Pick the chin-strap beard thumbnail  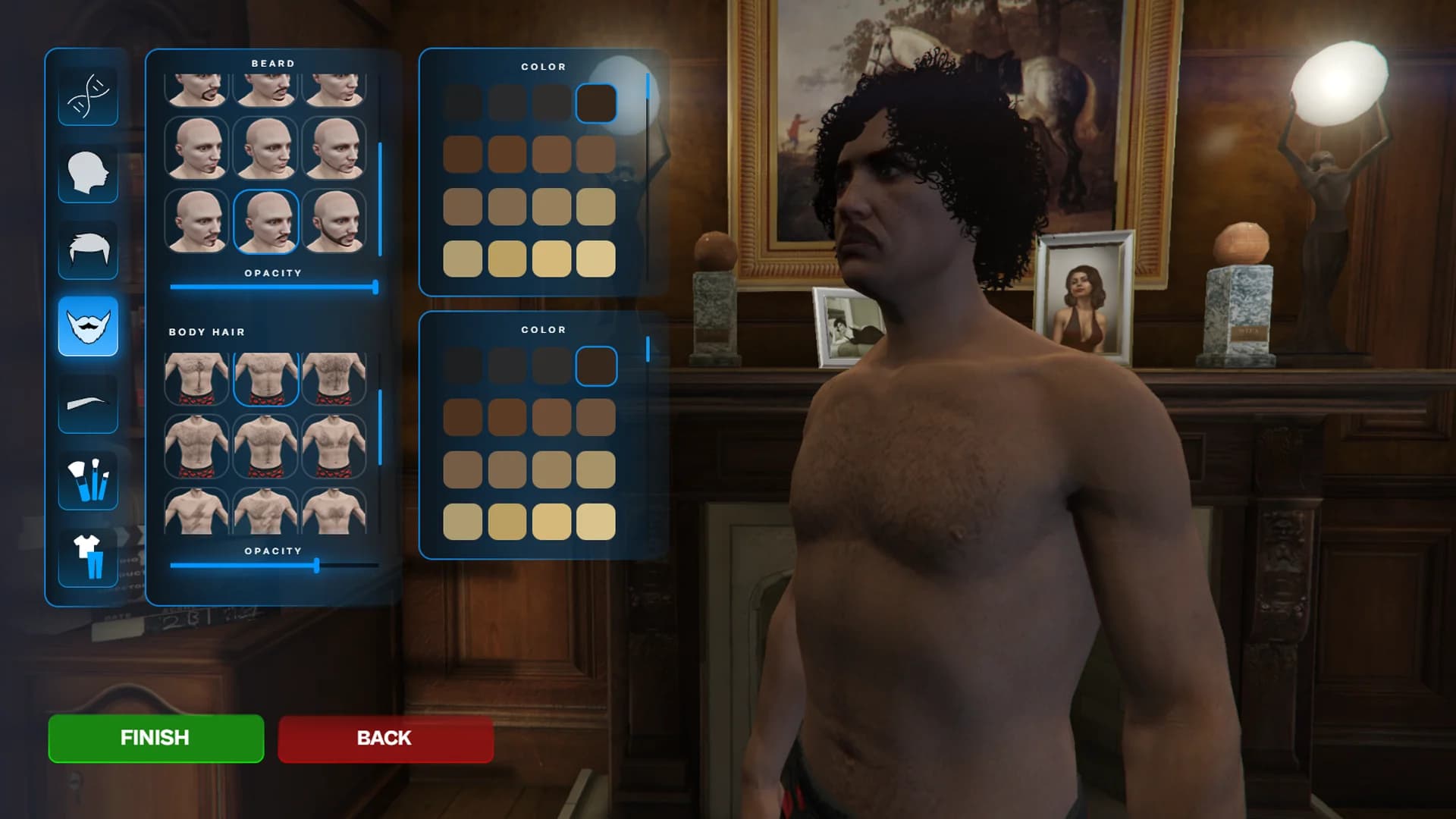(x=334, y=221)
